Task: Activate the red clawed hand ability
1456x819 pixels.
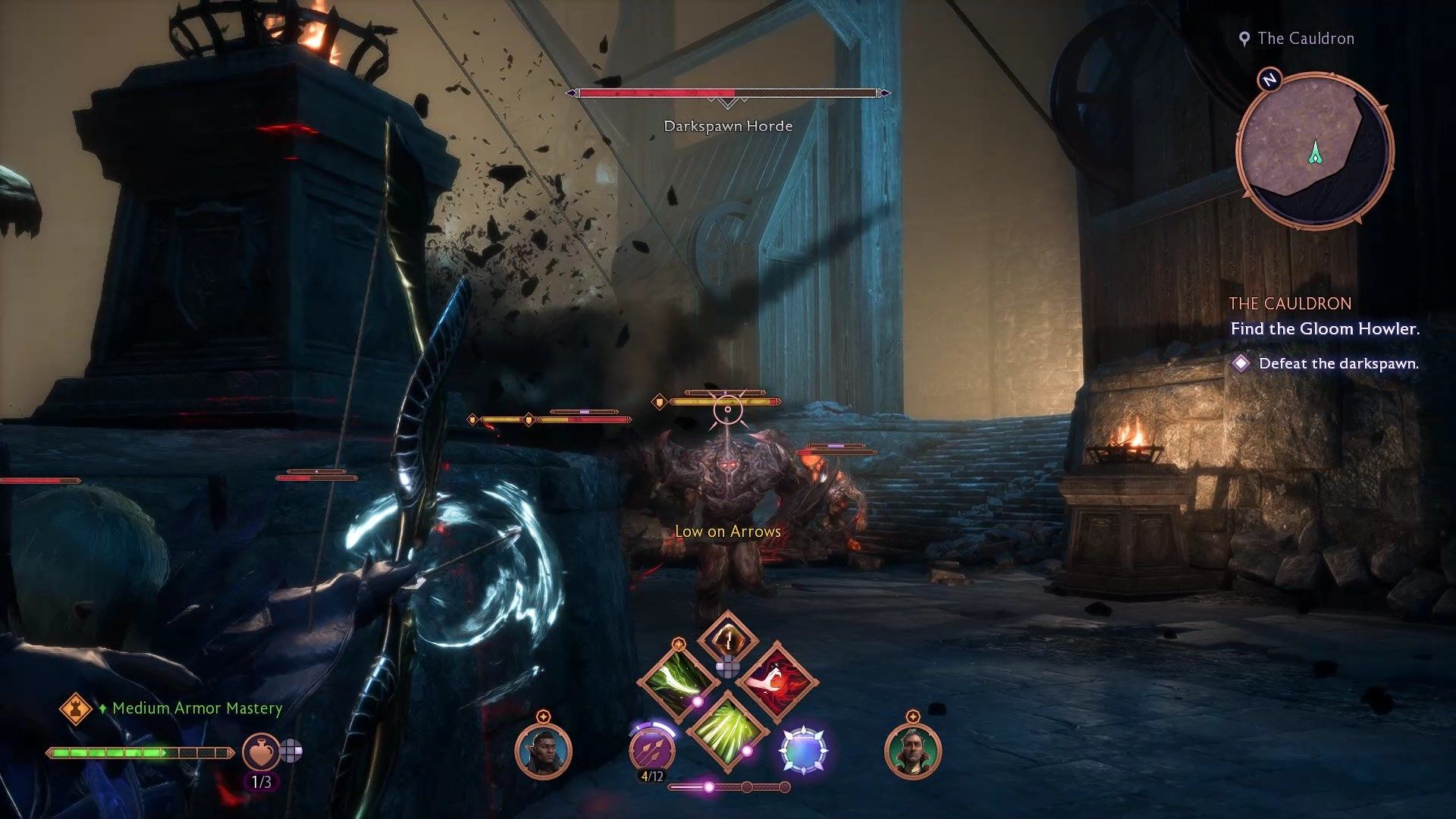Action: tap(777, 679)
